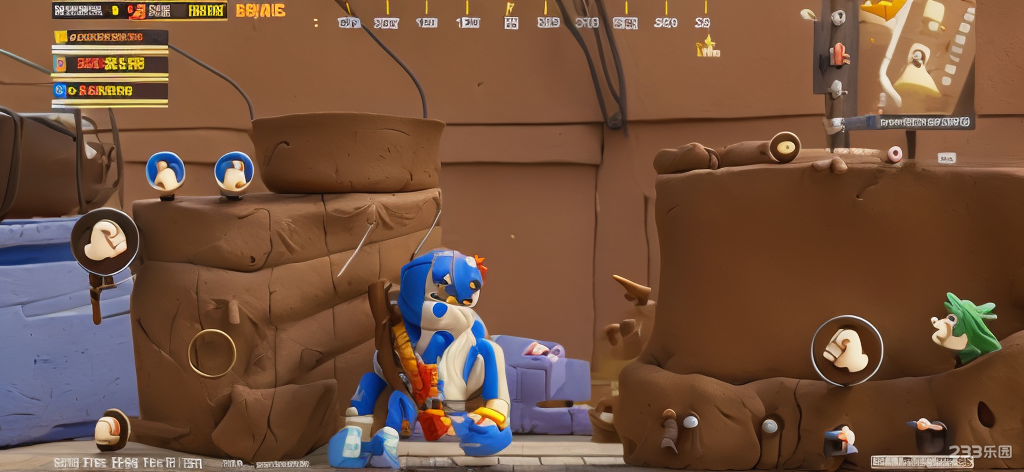Viewport: 1024px width, 472px height.
Task: Activate the dark-circled fist button
Action: pyautogui.click(x=104, y=241)
